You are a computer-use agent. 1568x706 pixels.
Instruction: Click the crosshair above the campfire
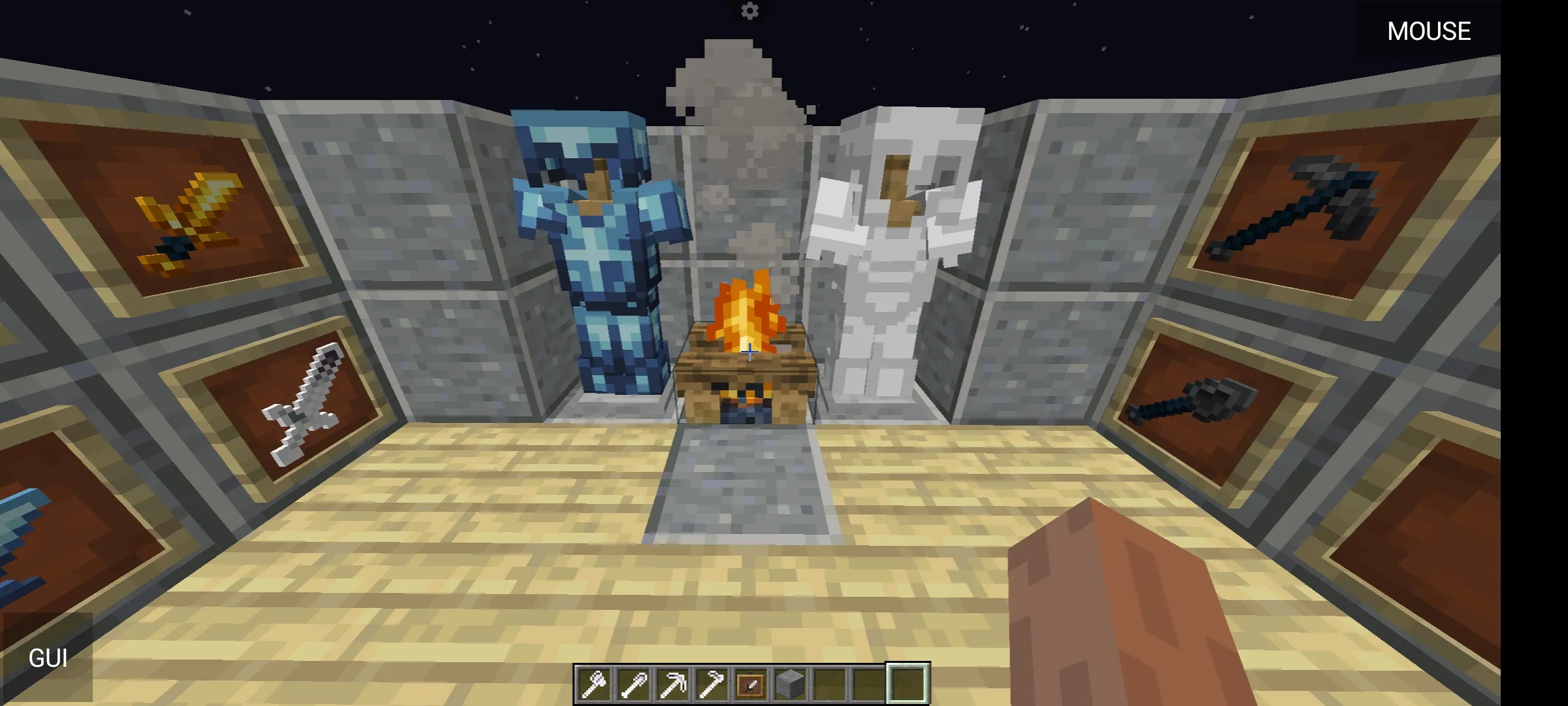749,352
